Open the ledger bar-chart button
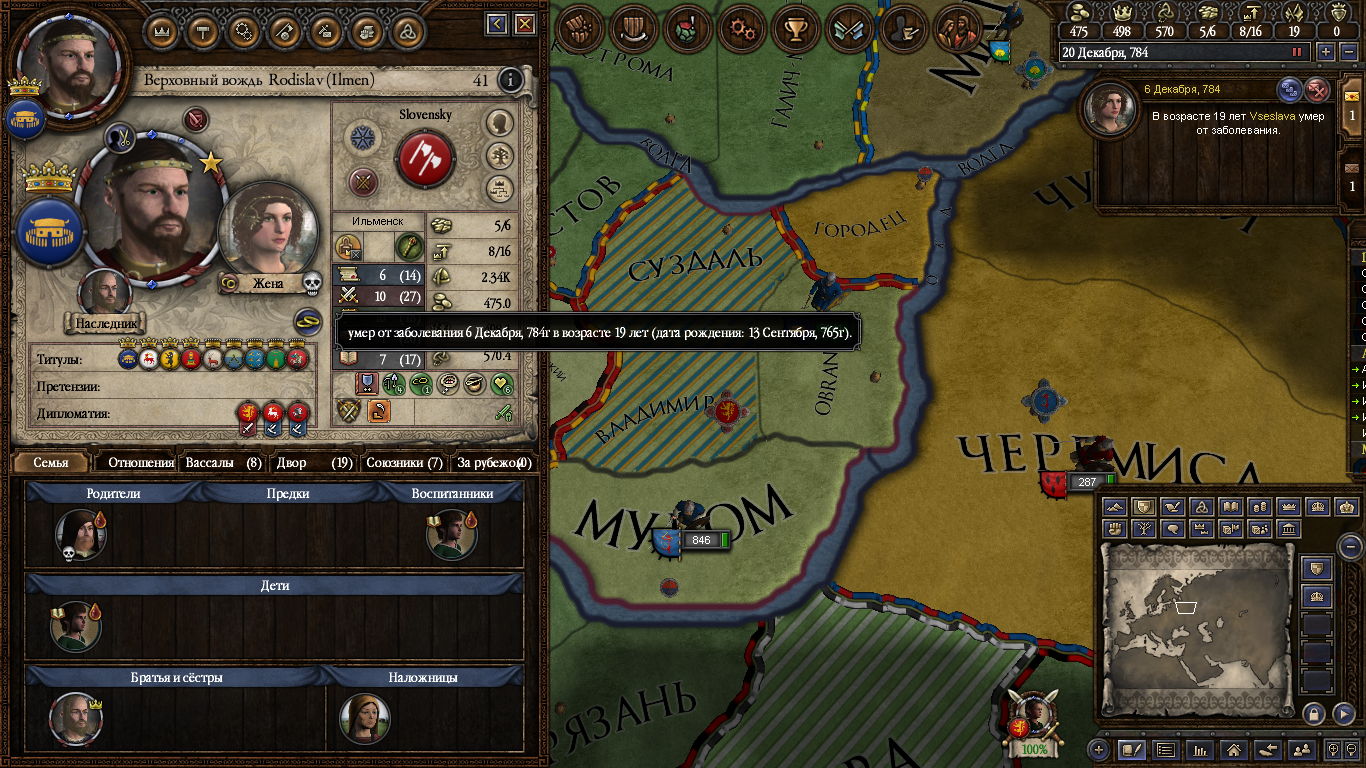The image size is (1366, 768). [1200, 749]
